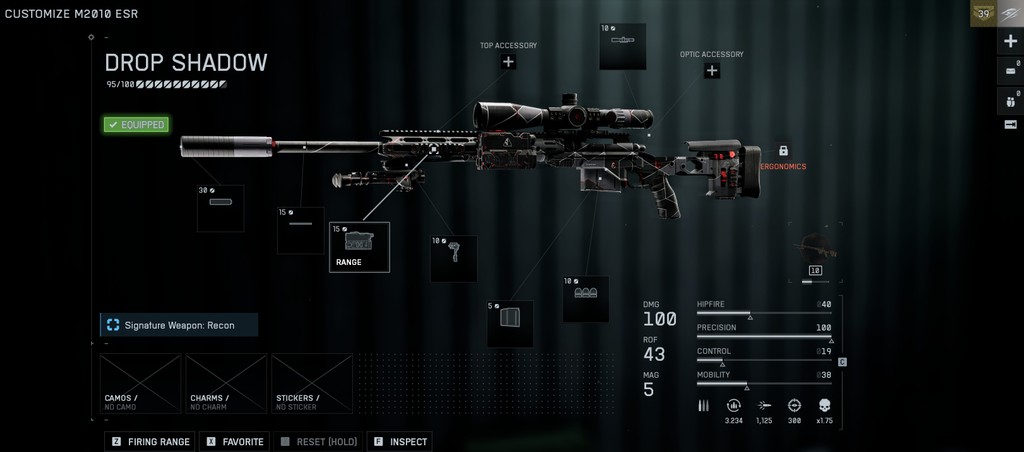Open the Signature Weapon: Recon info
The image size is (1024, 452).
click(179, 325)
